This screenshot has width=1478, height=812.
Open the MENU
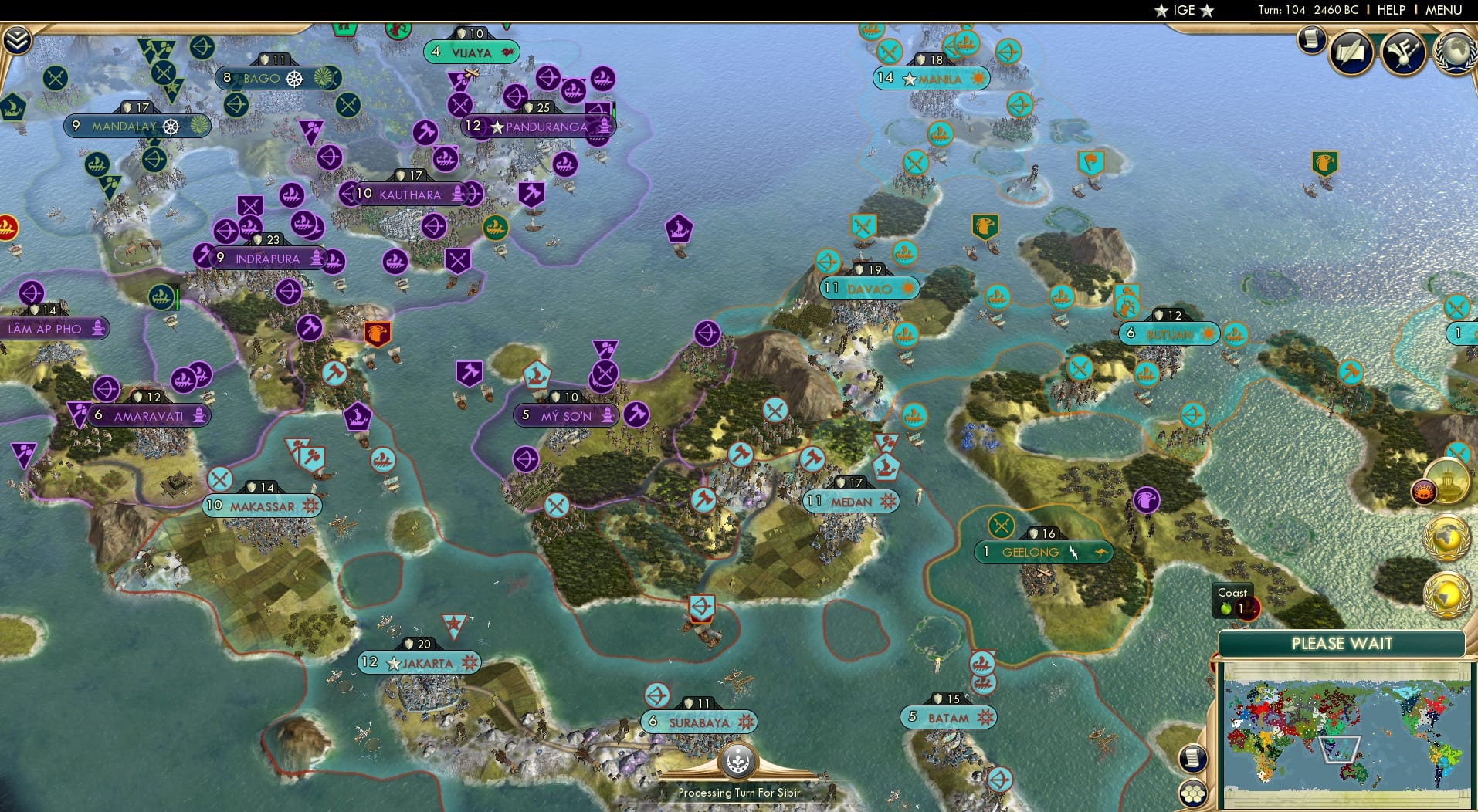point(1445,10)
